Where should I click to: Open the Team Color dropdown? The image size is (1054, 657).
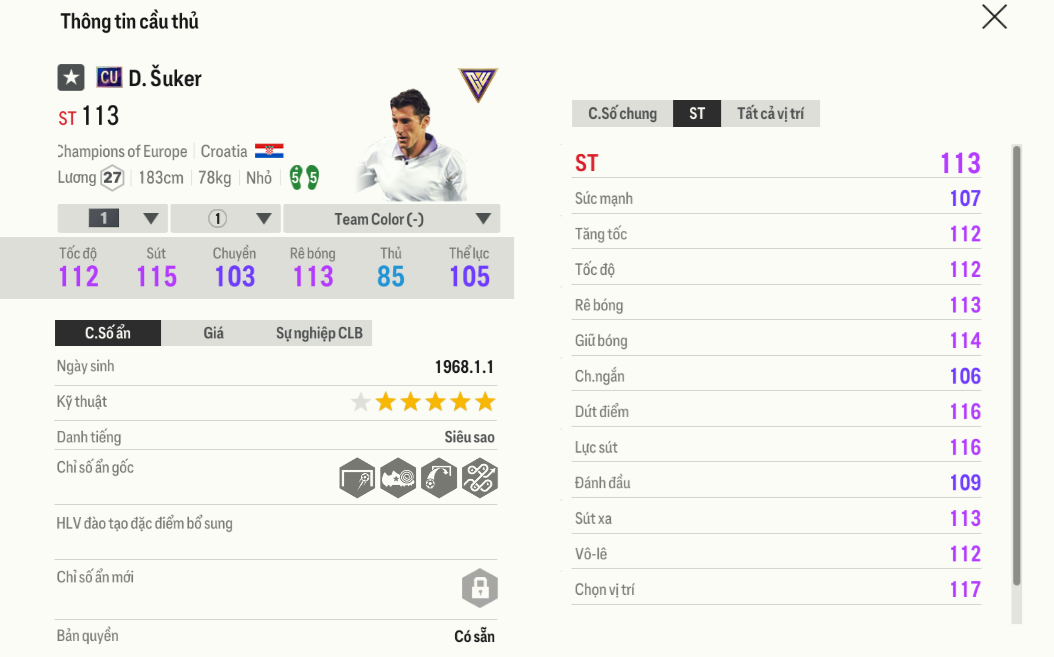392,219
